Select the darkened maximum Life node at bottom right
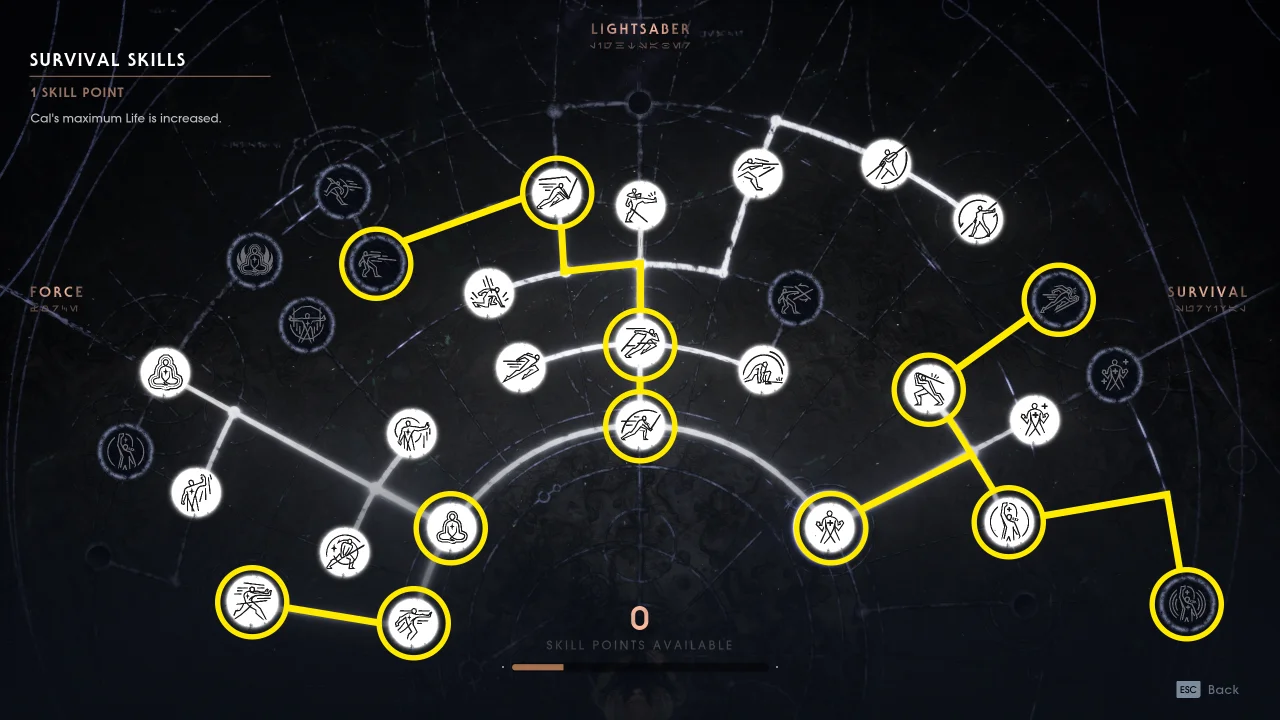Viewport: 1280px width, 720px height. pyautogui.click(x=1186, y=604)
